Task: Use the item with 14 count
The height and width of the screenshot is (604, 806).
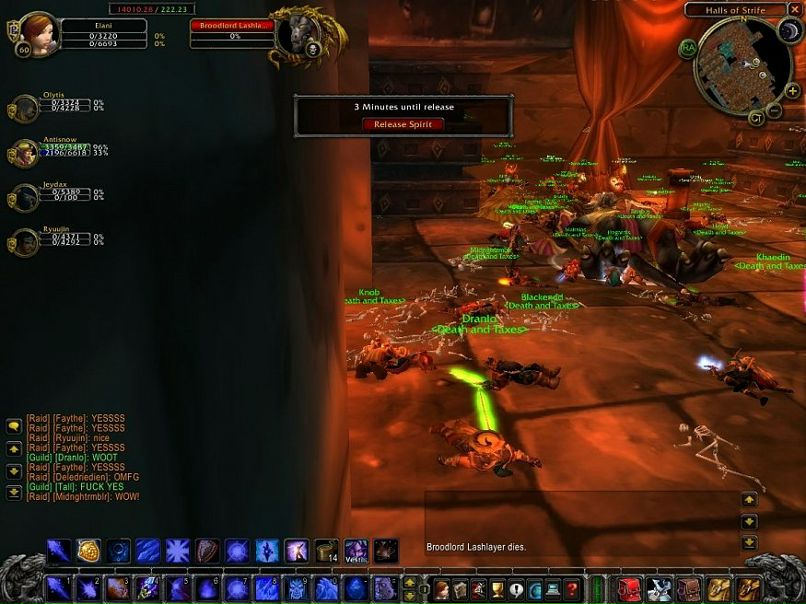Action: coord(326,551)
